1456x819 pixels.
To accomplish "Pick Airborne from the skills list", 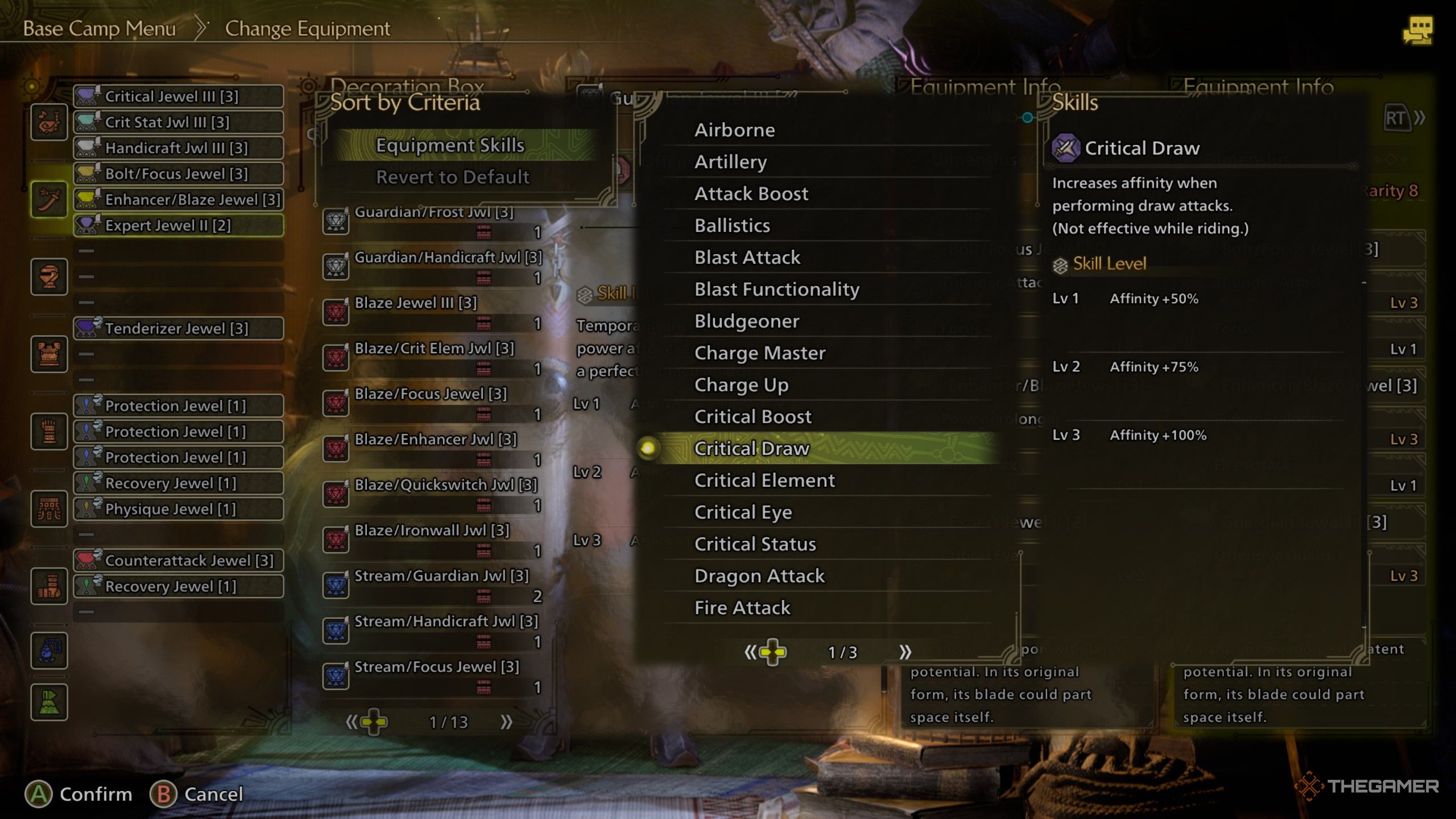I will click(734, 130).
